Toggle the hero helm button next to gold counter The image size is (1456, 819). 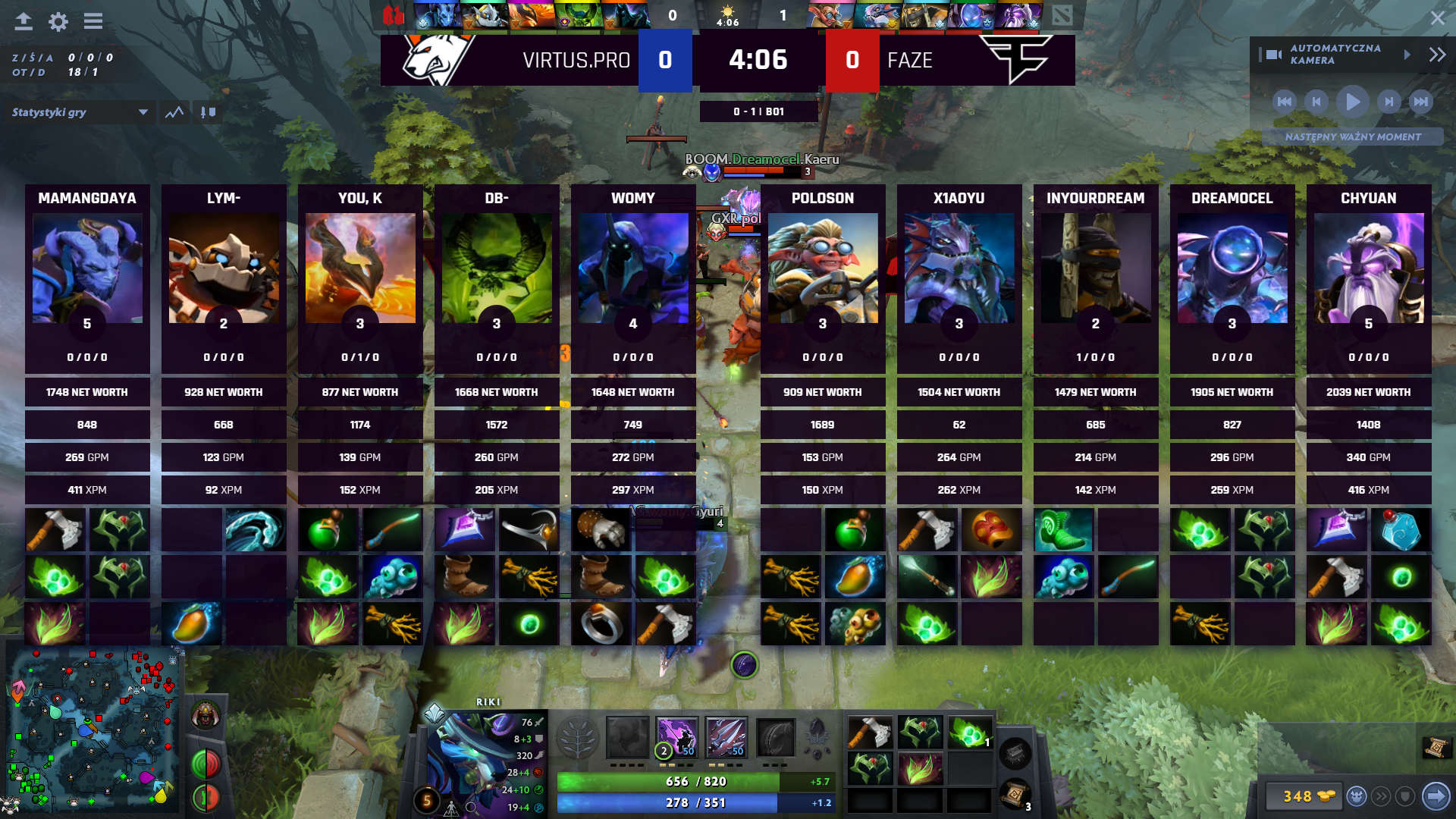pos(1356,795)
